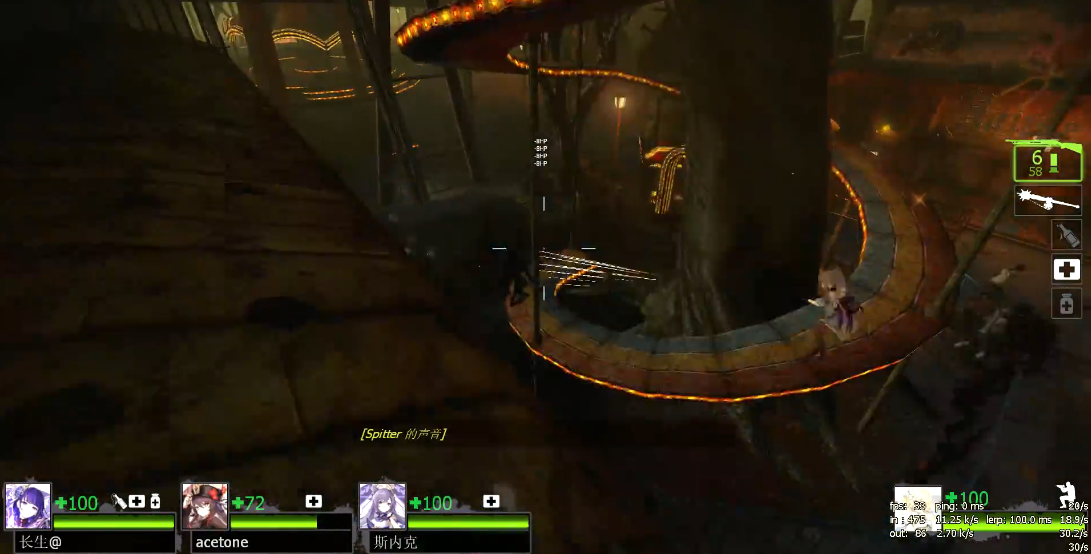Choose the first aid kit slot
This screenshot has height=554, width=1091.
1066,269
